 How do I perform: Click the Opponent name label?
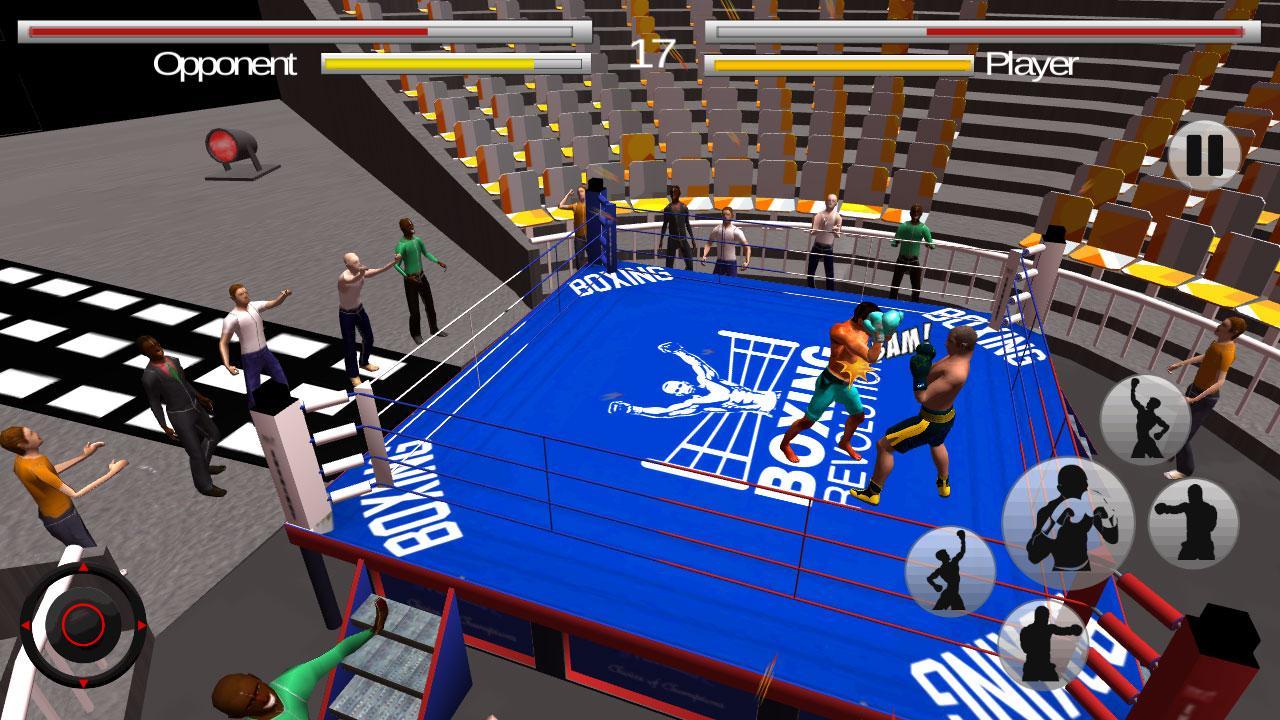(224, 66)
